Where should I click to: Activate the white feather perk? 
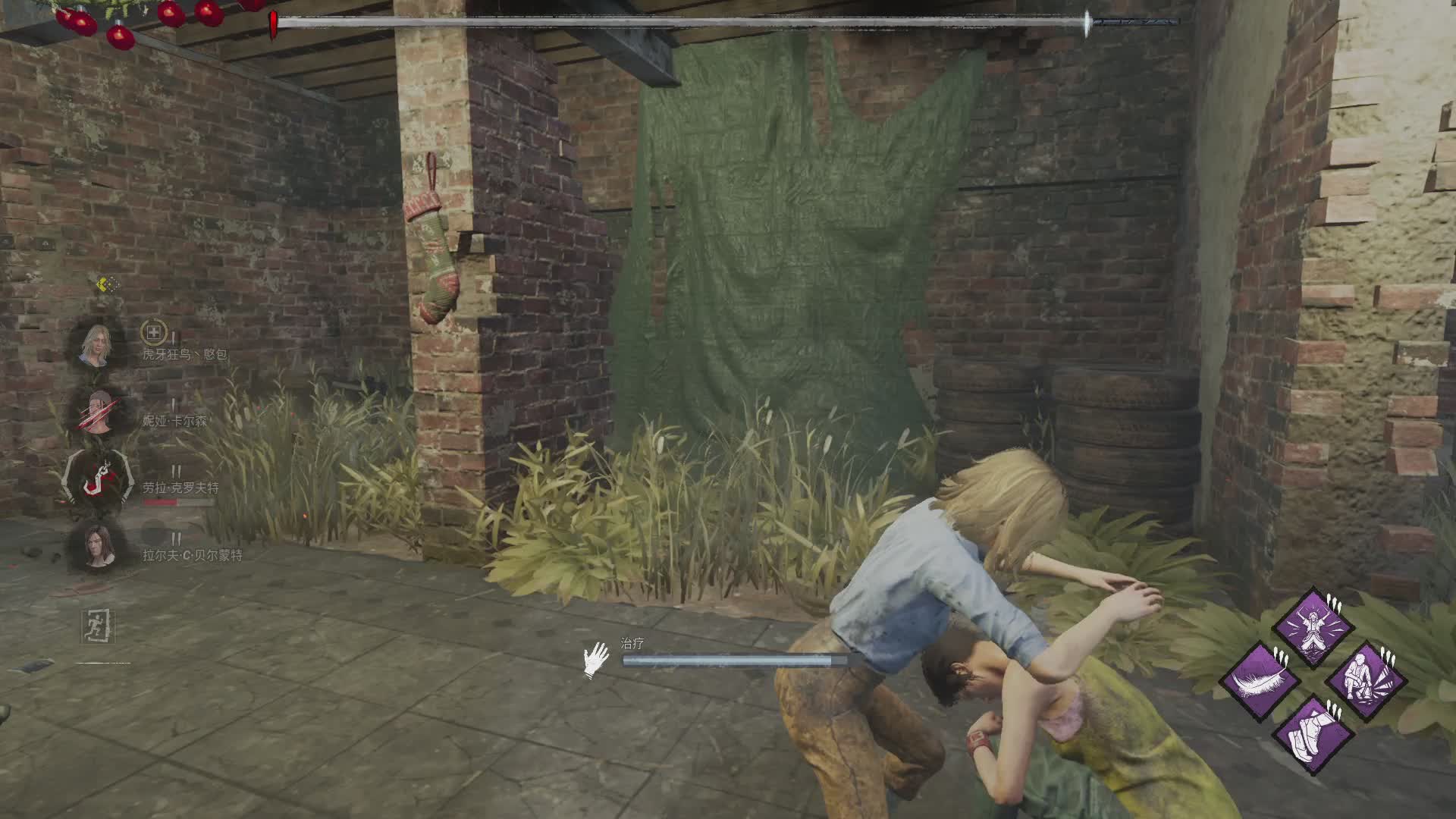click(x=1260, y=680)
